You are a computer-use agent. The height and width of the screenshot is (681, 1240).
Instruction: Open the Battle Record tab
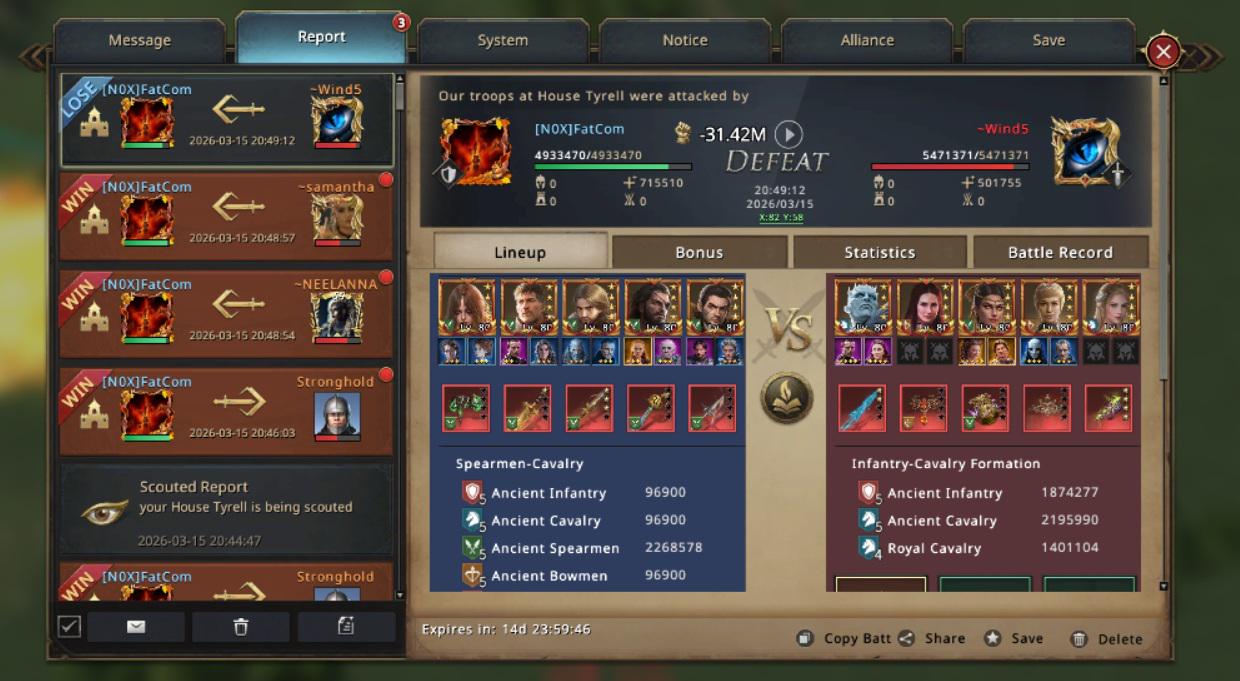[x=1060, y=253]
